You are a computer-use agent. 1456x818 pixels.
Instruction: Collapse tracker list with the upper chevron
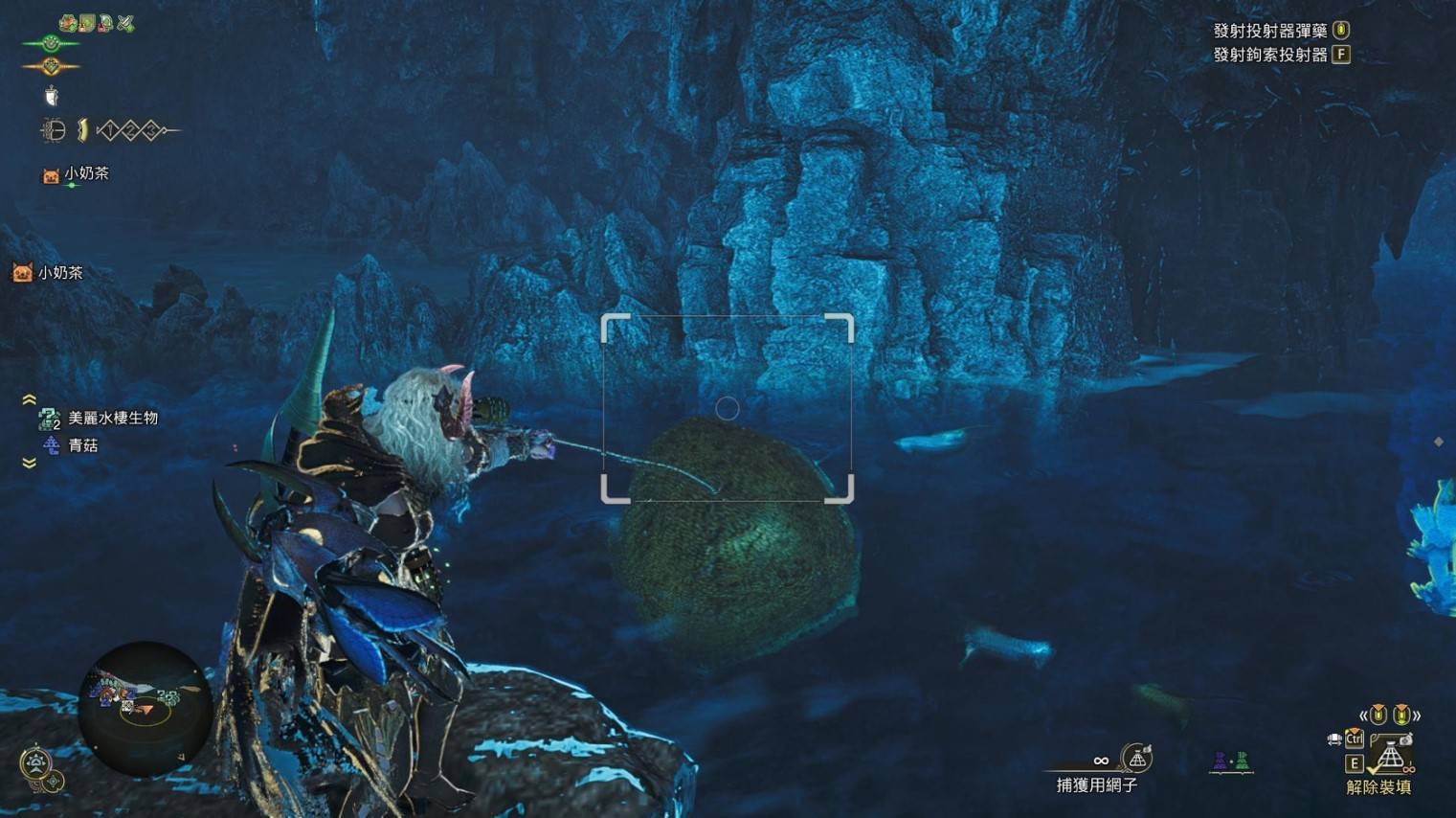tap(30, 399)
